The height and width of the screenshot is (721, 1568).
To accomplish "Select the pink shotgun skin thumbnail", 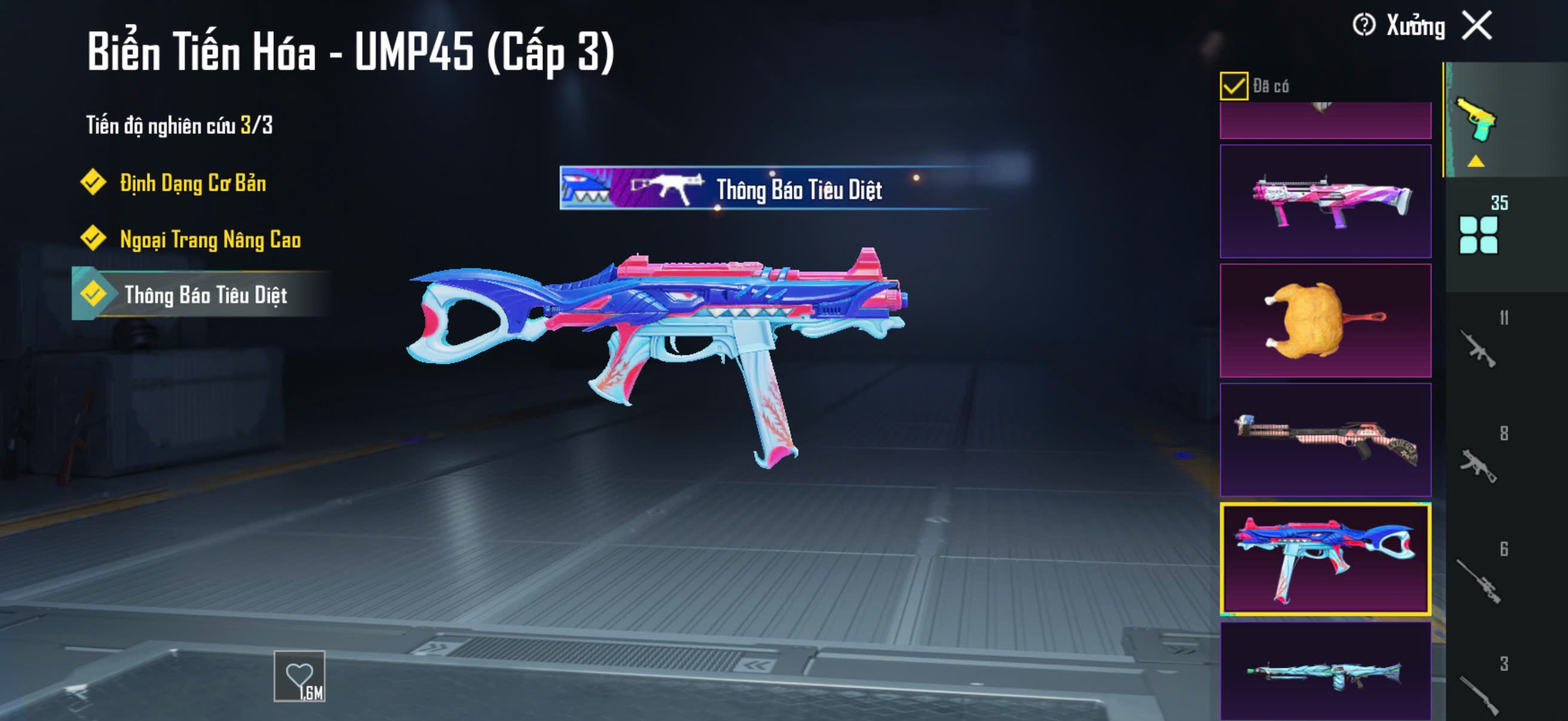I will [x=1325, y=201].
